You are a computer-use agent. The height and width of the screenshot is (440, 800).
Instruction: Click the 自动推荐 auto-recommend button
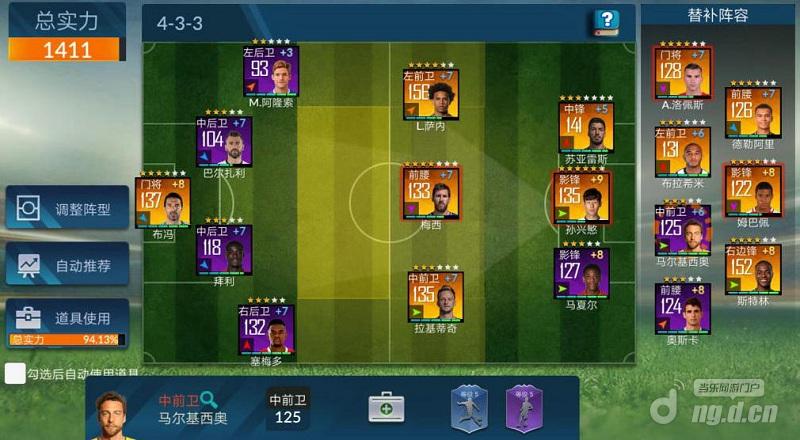[67, 266]
